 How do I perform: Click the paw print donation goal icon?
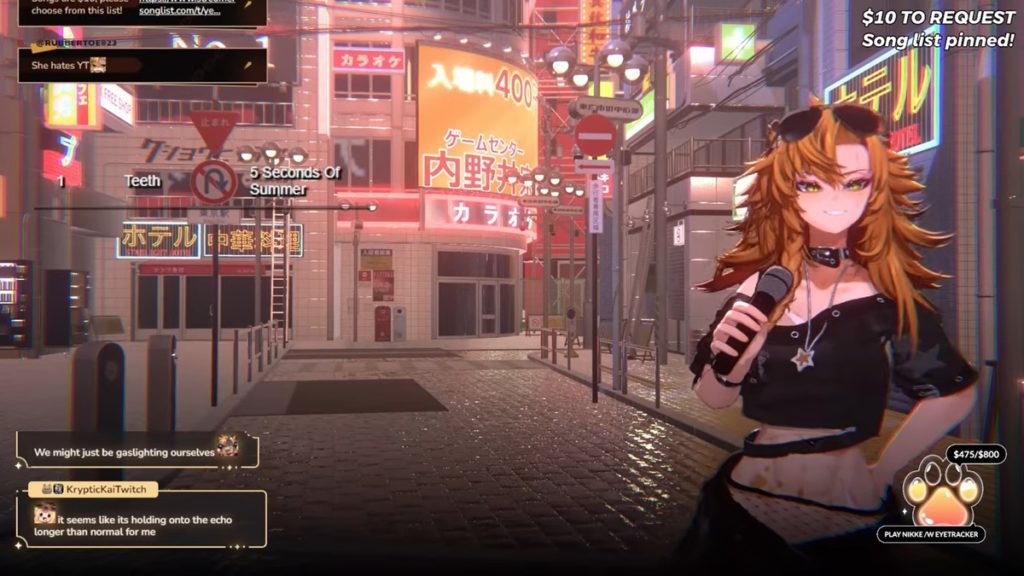(x=941, y=492)
